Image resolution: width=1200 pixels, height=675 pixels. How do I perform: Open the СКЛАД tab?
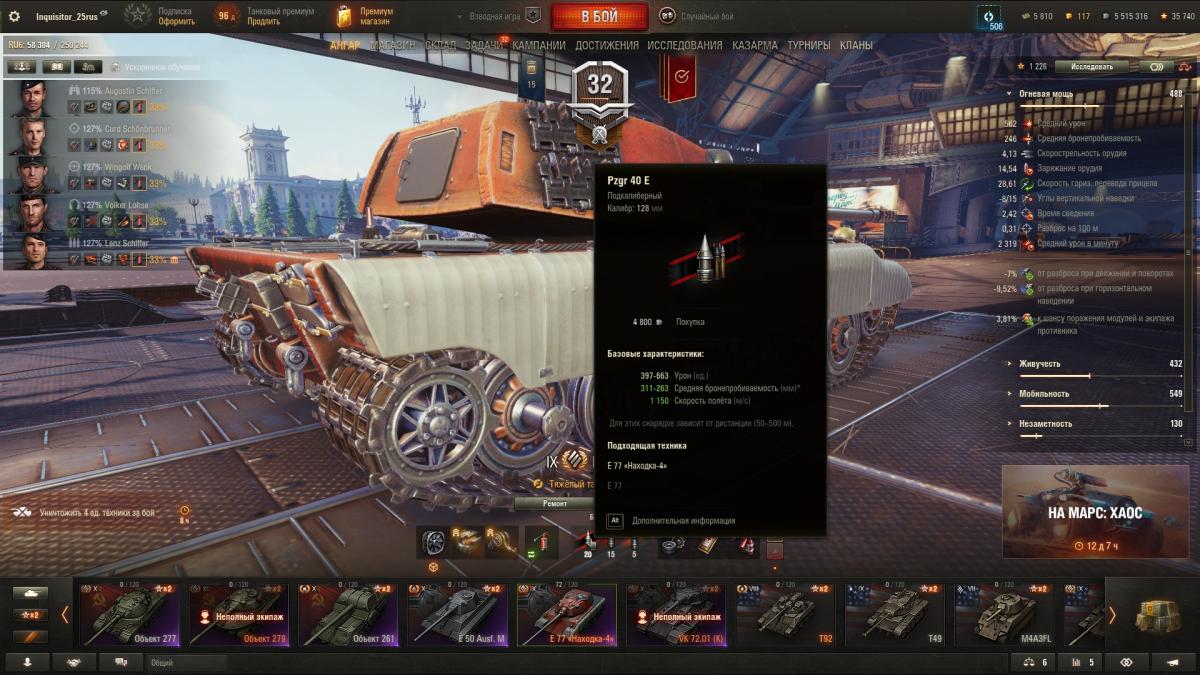(440, 45)
